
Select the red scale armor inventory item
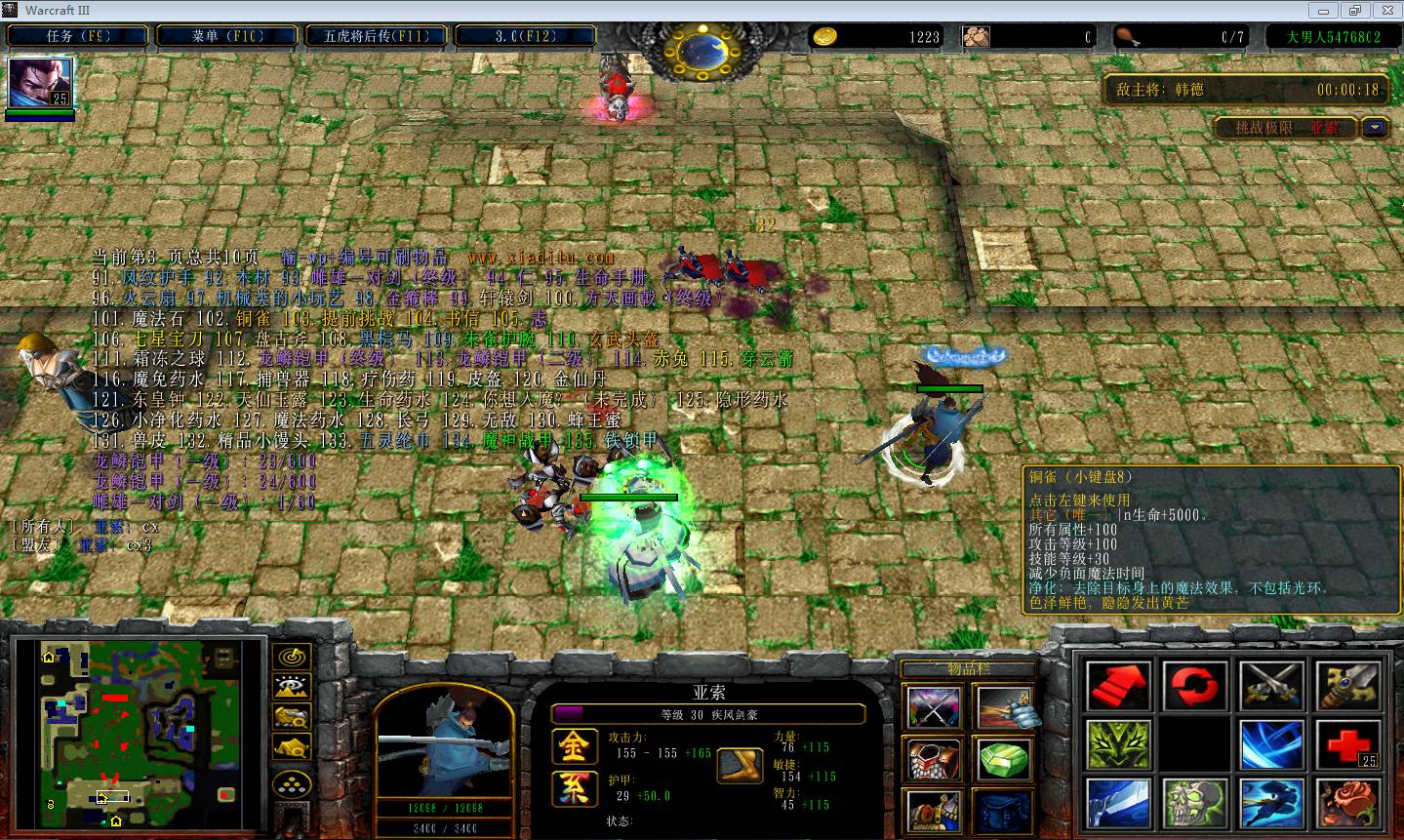[934, 759]
